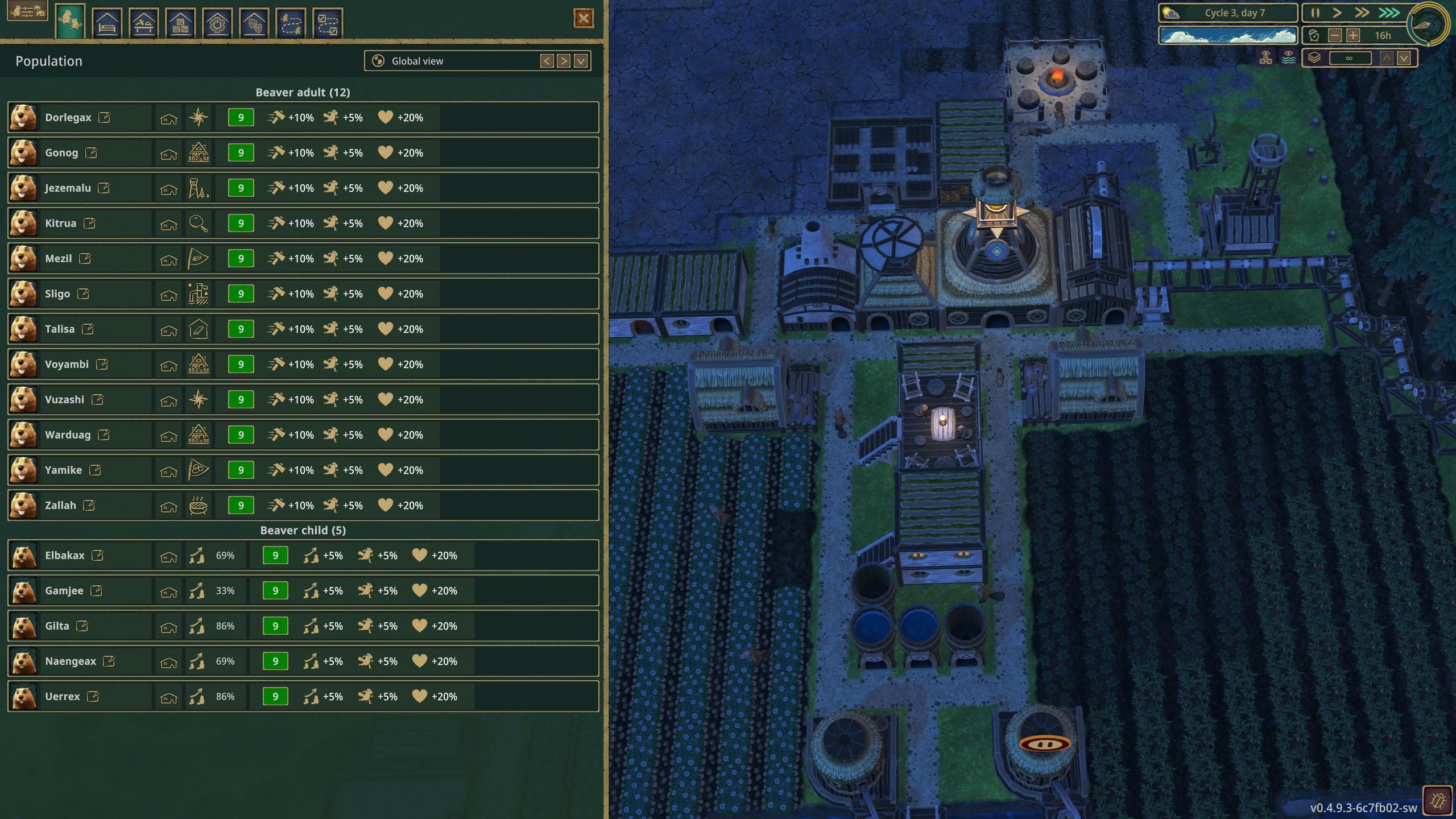
Task: Pause the game simulation
Action: pyautogui.click(x=1314, y=13)
